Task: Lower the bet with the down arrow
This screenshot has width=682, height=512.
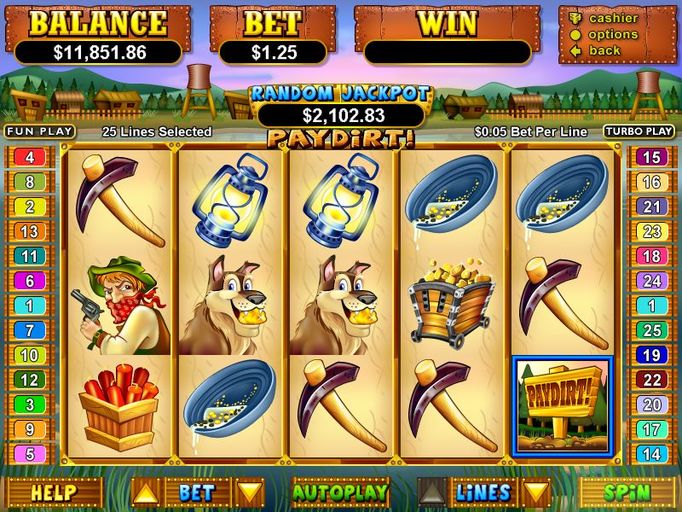Action: click(x=249, y=492)
